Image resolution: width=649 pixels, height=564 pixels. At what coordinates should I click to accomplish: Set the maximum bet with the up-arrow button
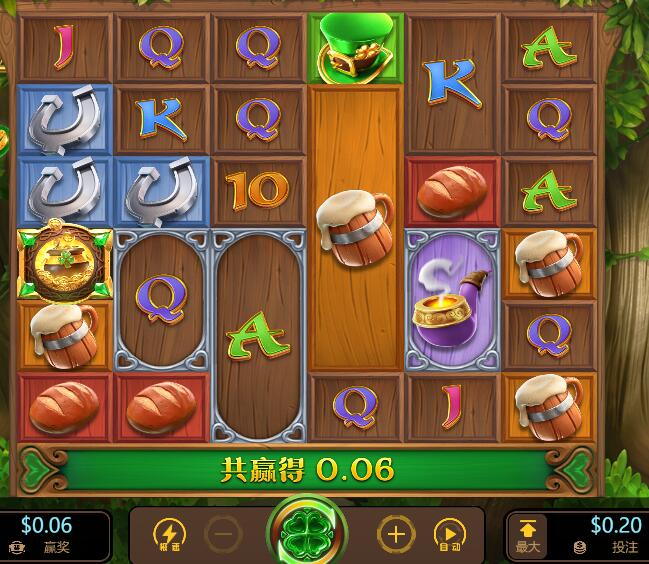pyautogui.click(x=527, y=533)
